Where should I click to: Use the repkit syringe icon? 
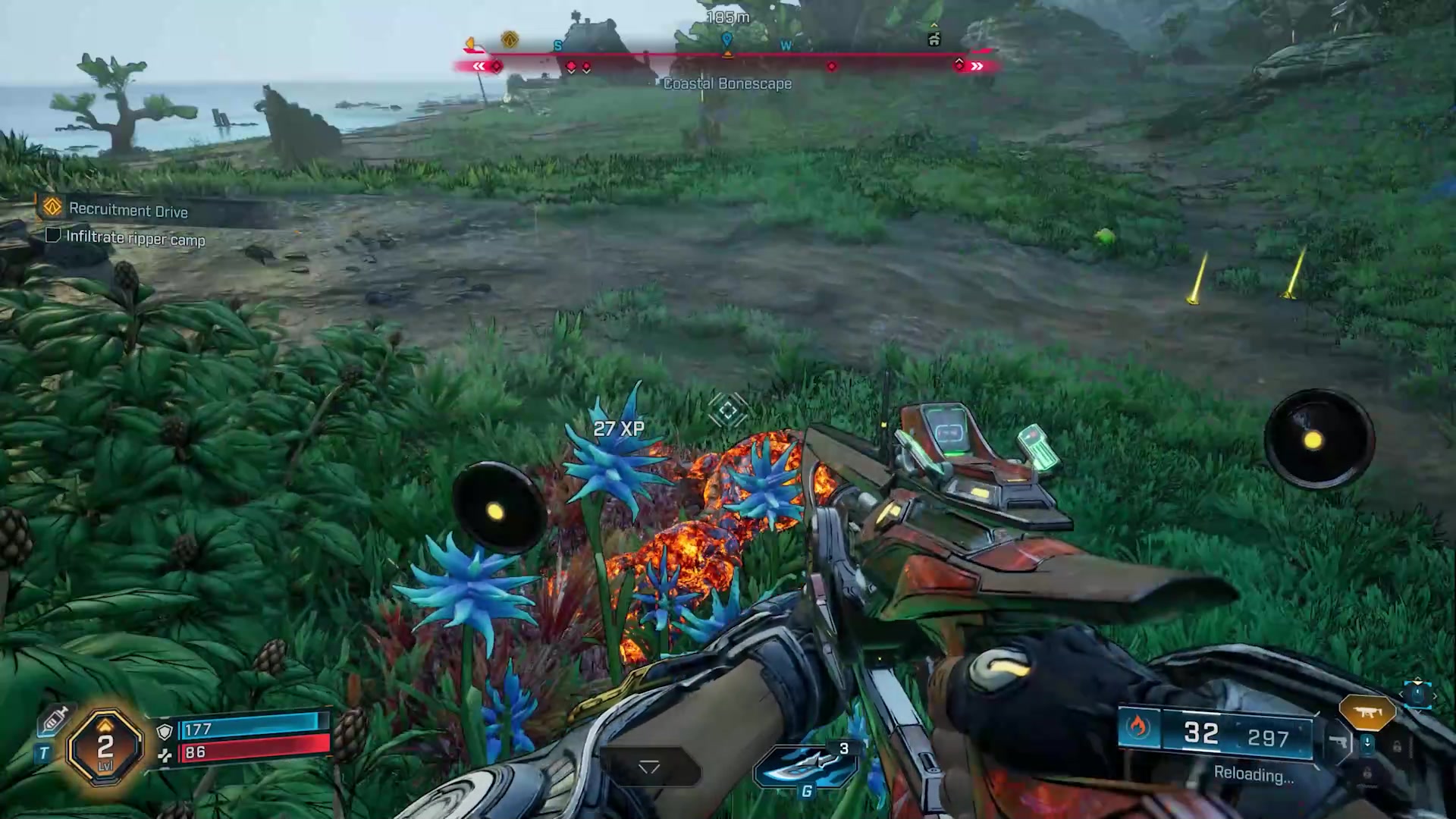pos(55,720)
